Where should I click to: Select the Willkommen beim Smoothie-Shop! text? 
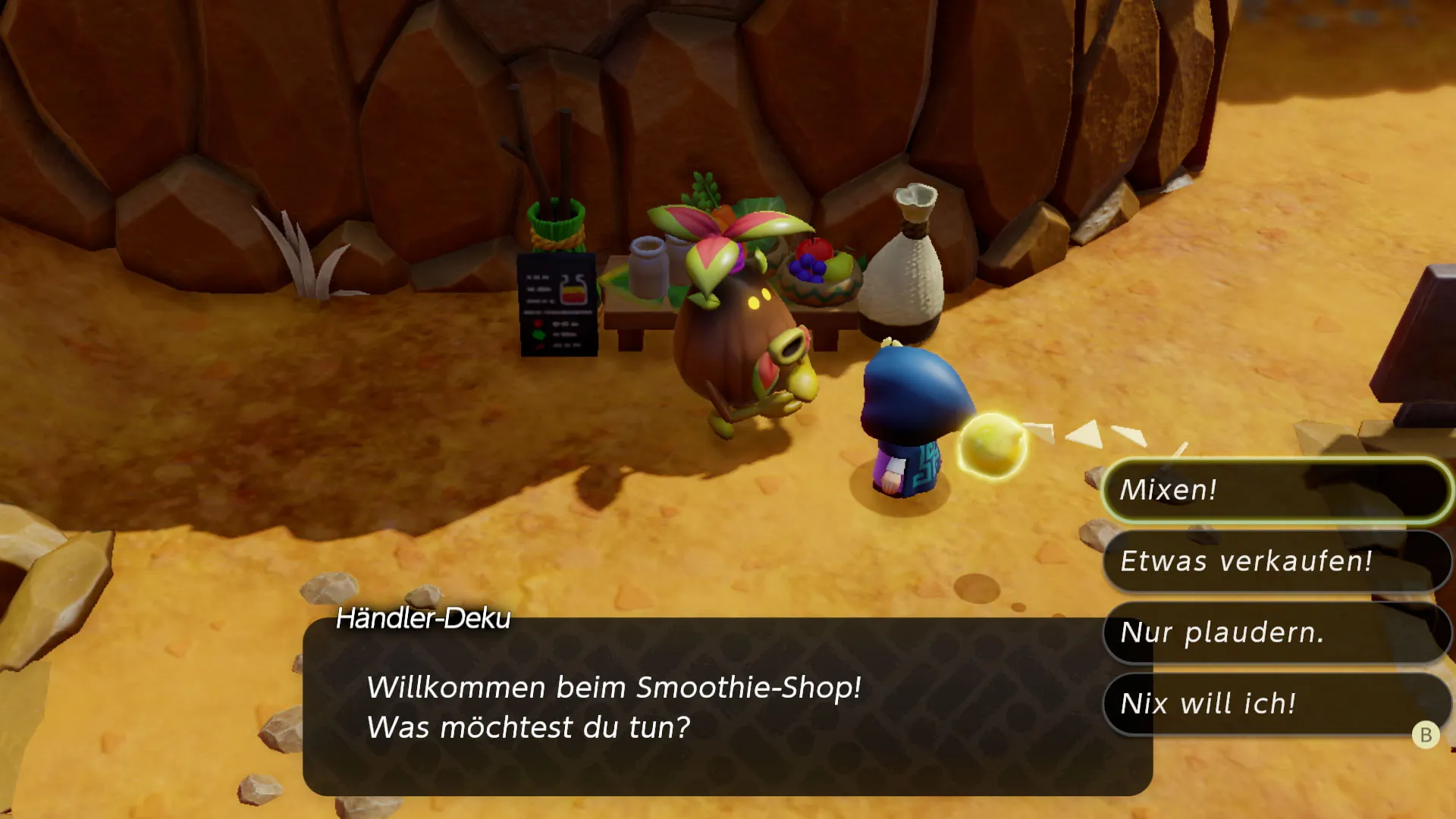pos(613,689)
